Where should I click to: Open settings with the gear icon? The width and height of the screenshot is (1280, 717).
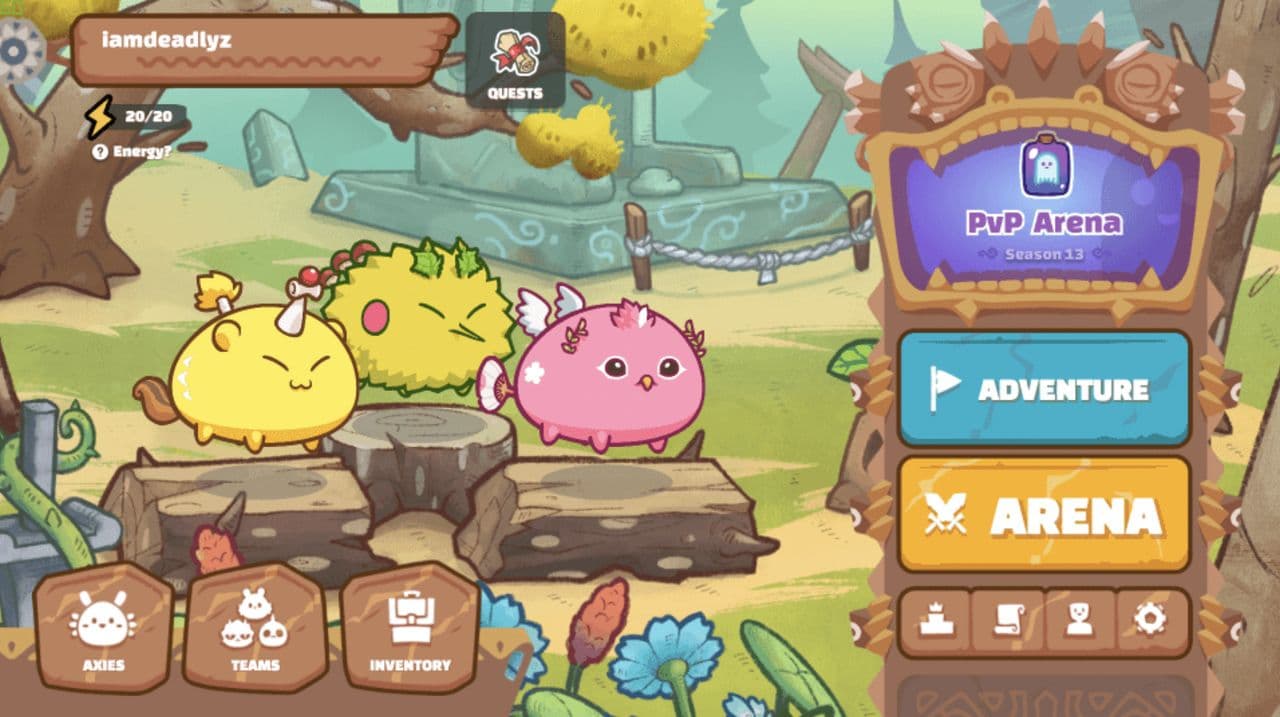pyautogui.click(x=1151, y=621)
